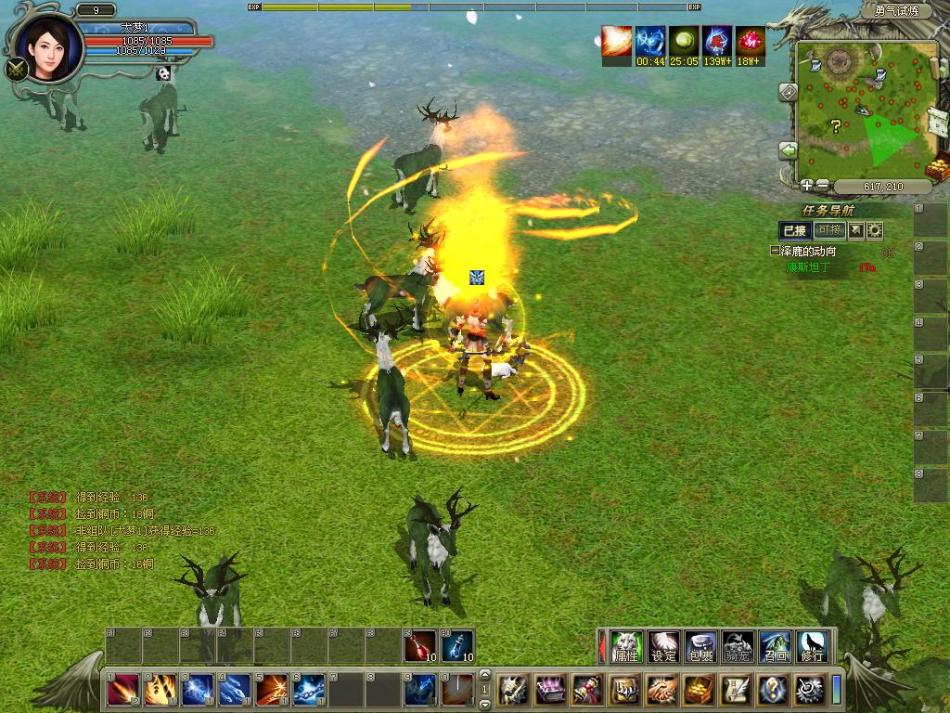
Task: Click the player portrait
Action: (x=48, y=46)
